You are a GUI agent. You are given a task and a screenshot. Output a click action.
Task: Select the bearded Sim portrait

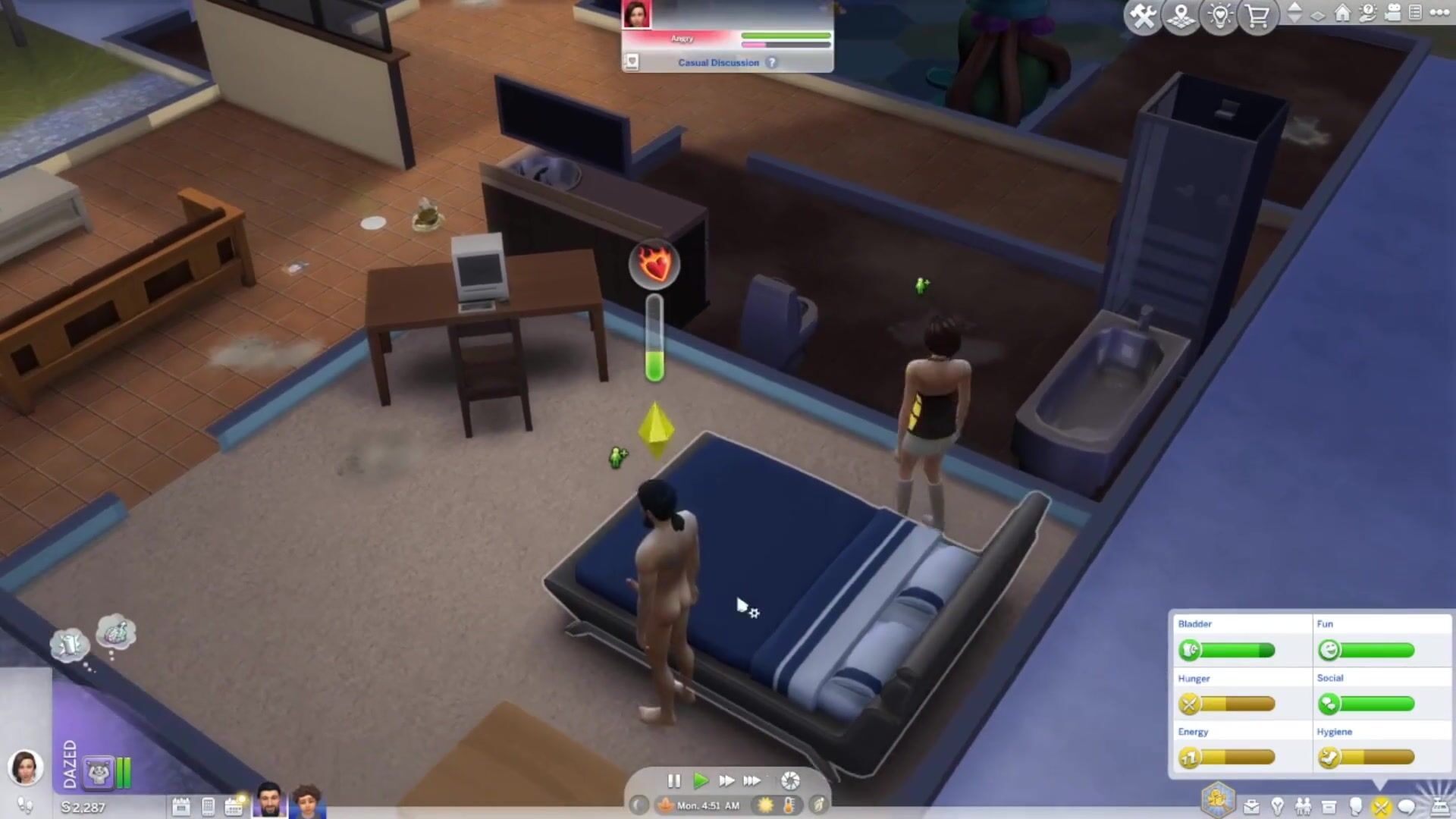click(x=269, y=800)
